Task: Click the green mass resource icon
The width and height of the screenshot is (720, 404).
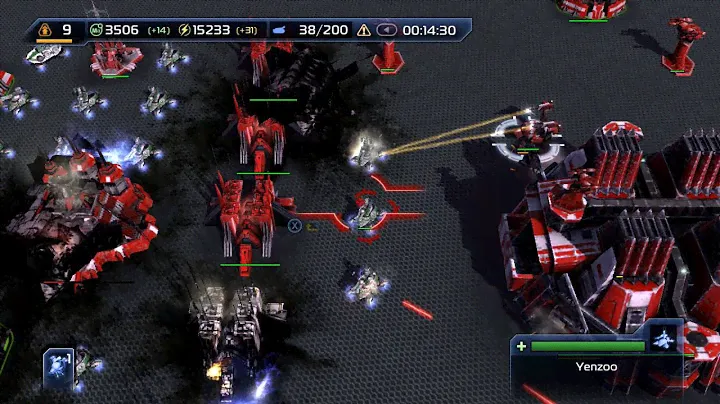Action: (x=96, y=30)
